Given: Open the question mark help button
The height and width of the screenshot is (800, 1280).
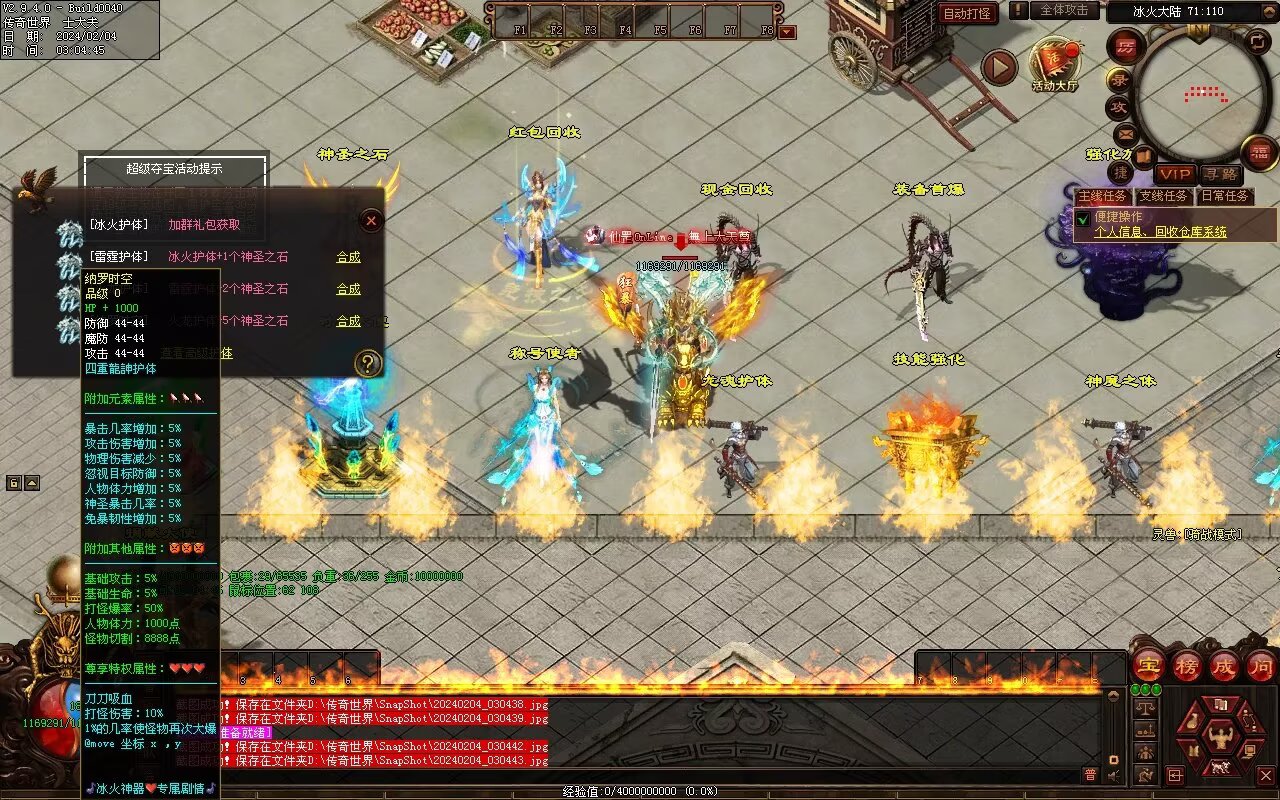Looking at the screenshot, I should pyautogui.click(x=369, y=363).
